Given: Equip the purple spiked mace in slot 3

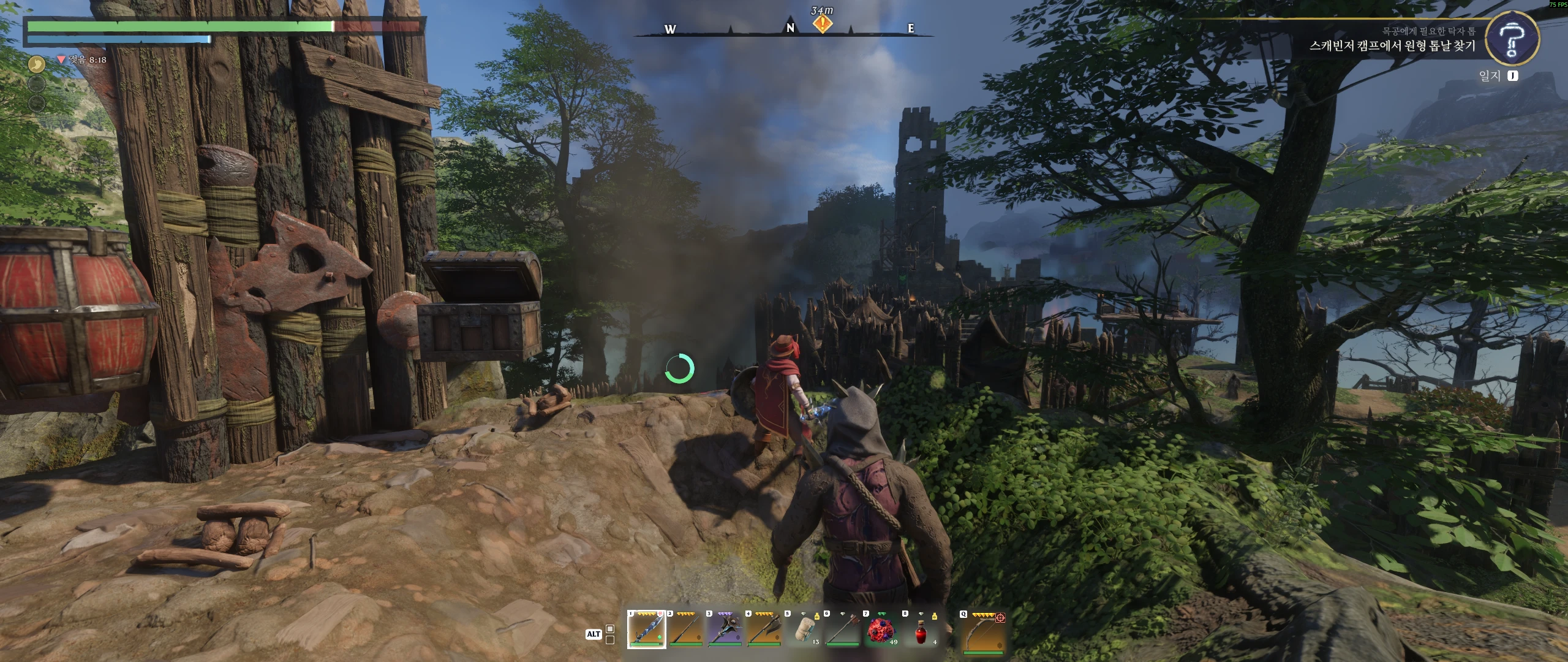Looking at the screenshot, I should pos(725,629).
